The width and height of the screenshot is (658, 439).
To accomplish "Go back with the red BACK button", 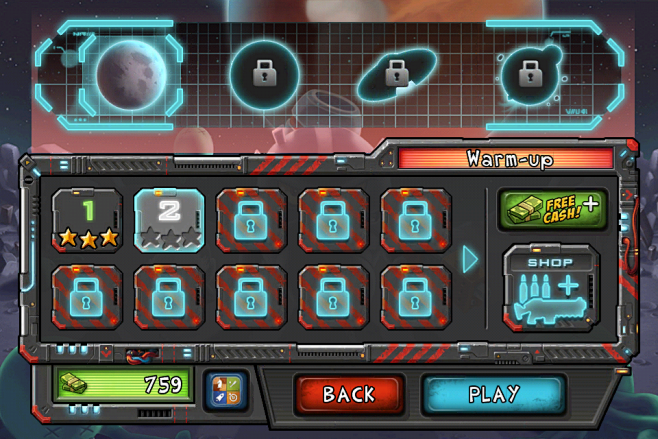I will [x=349, y=393].
